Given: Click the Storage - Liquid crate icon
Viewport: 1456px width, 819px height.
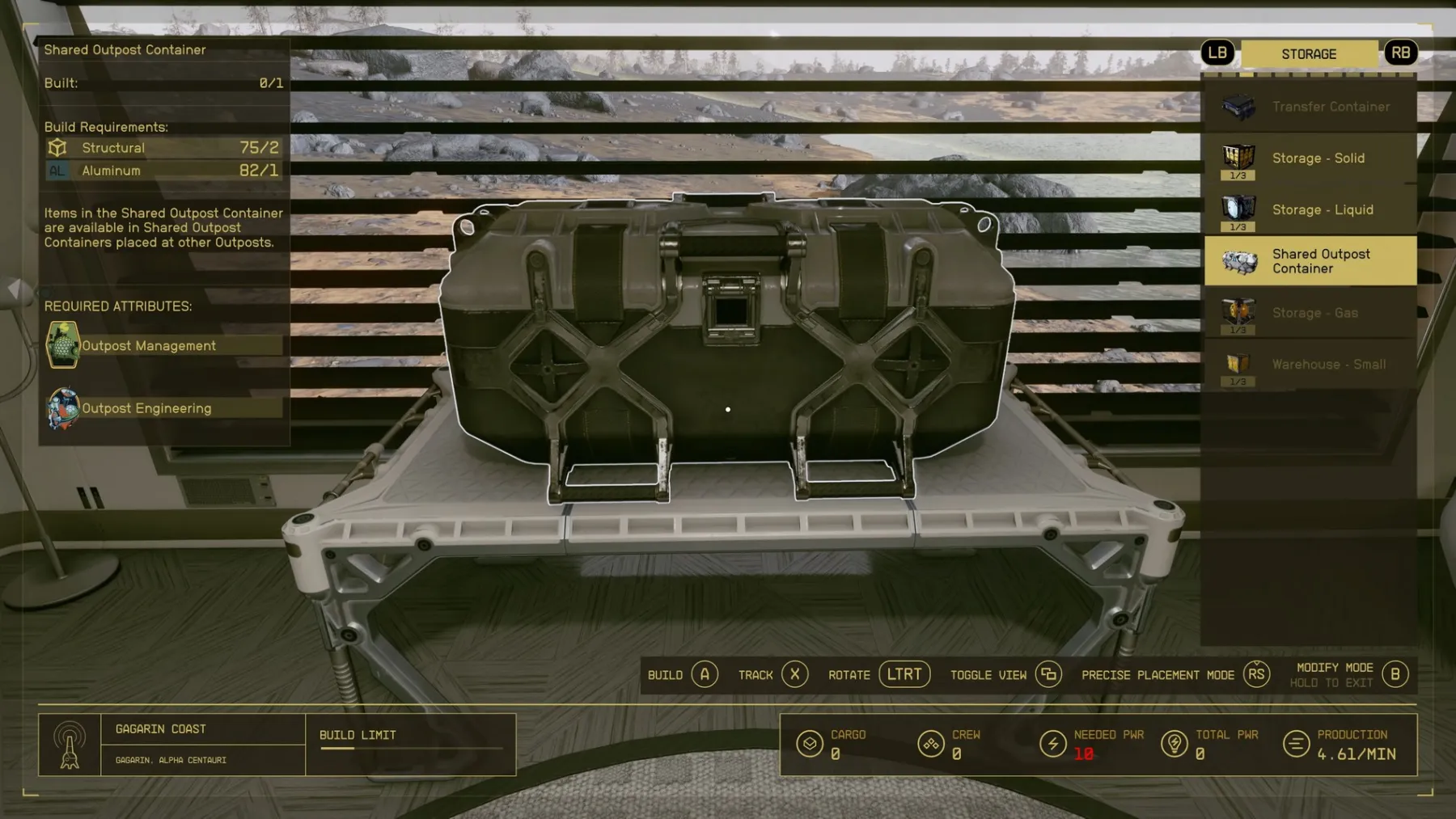Looking at the screenshot, I should (x=1238, y=209).
